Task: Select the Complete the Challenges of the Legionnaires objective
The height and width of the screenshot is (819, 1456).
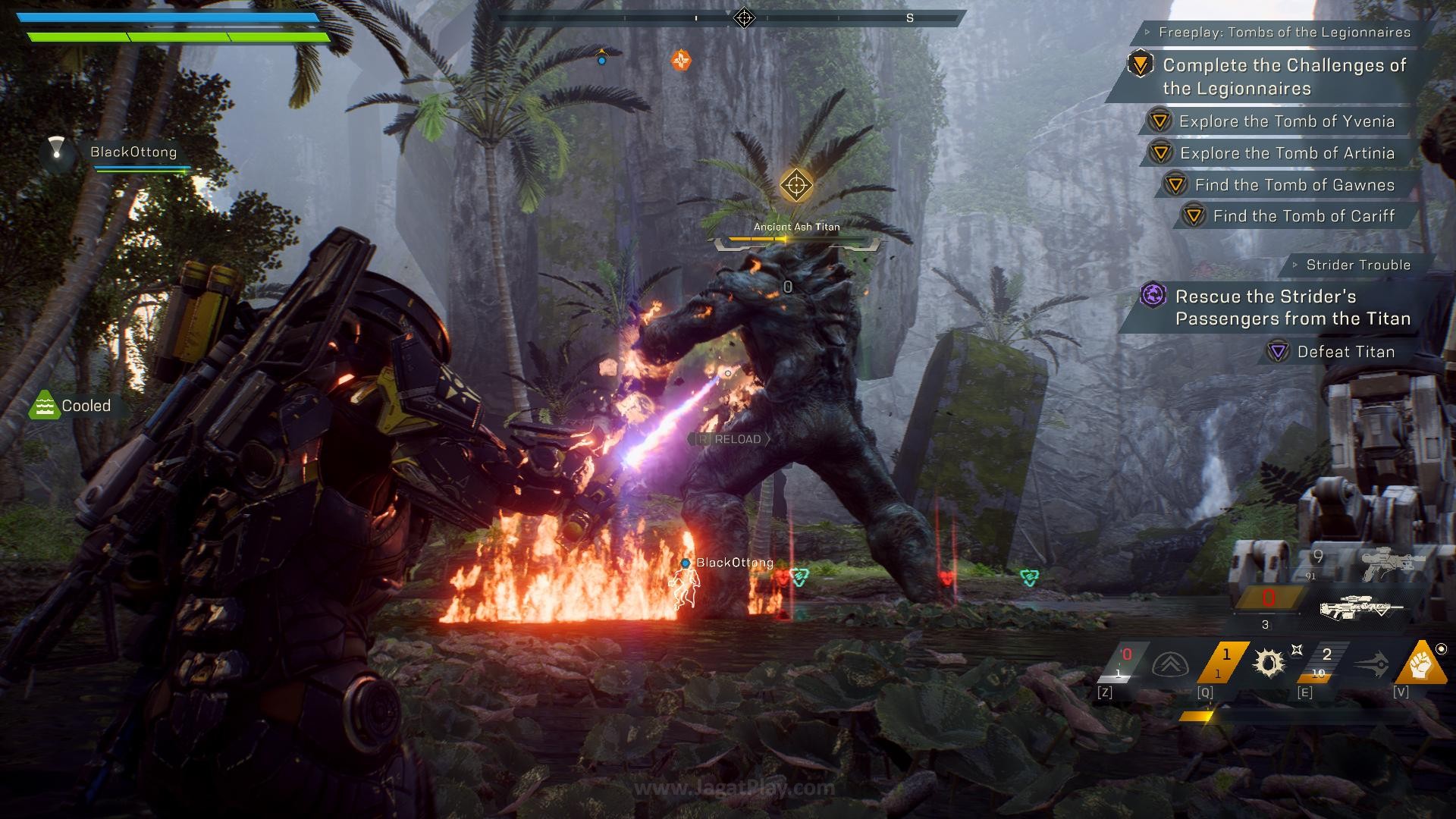Action: (x=1284, y=77)
